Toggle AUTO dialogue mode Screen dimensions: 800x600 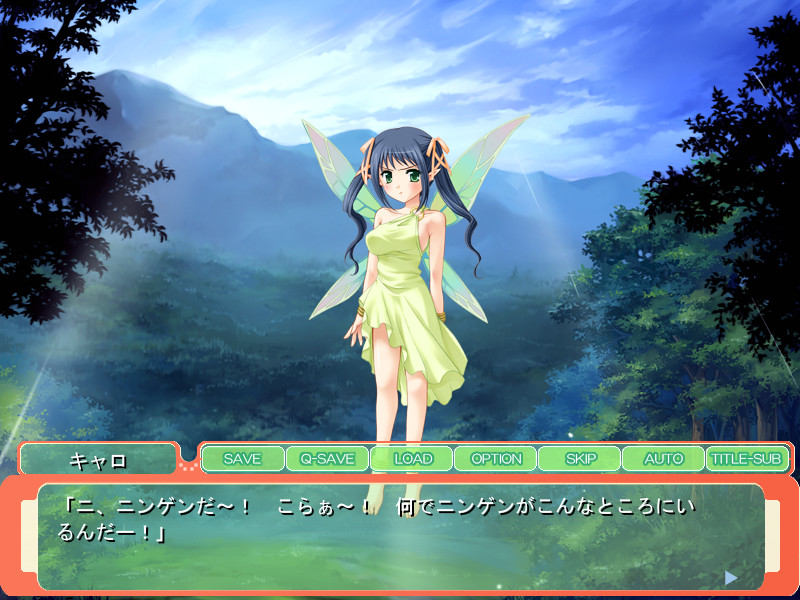coord(663,459)
